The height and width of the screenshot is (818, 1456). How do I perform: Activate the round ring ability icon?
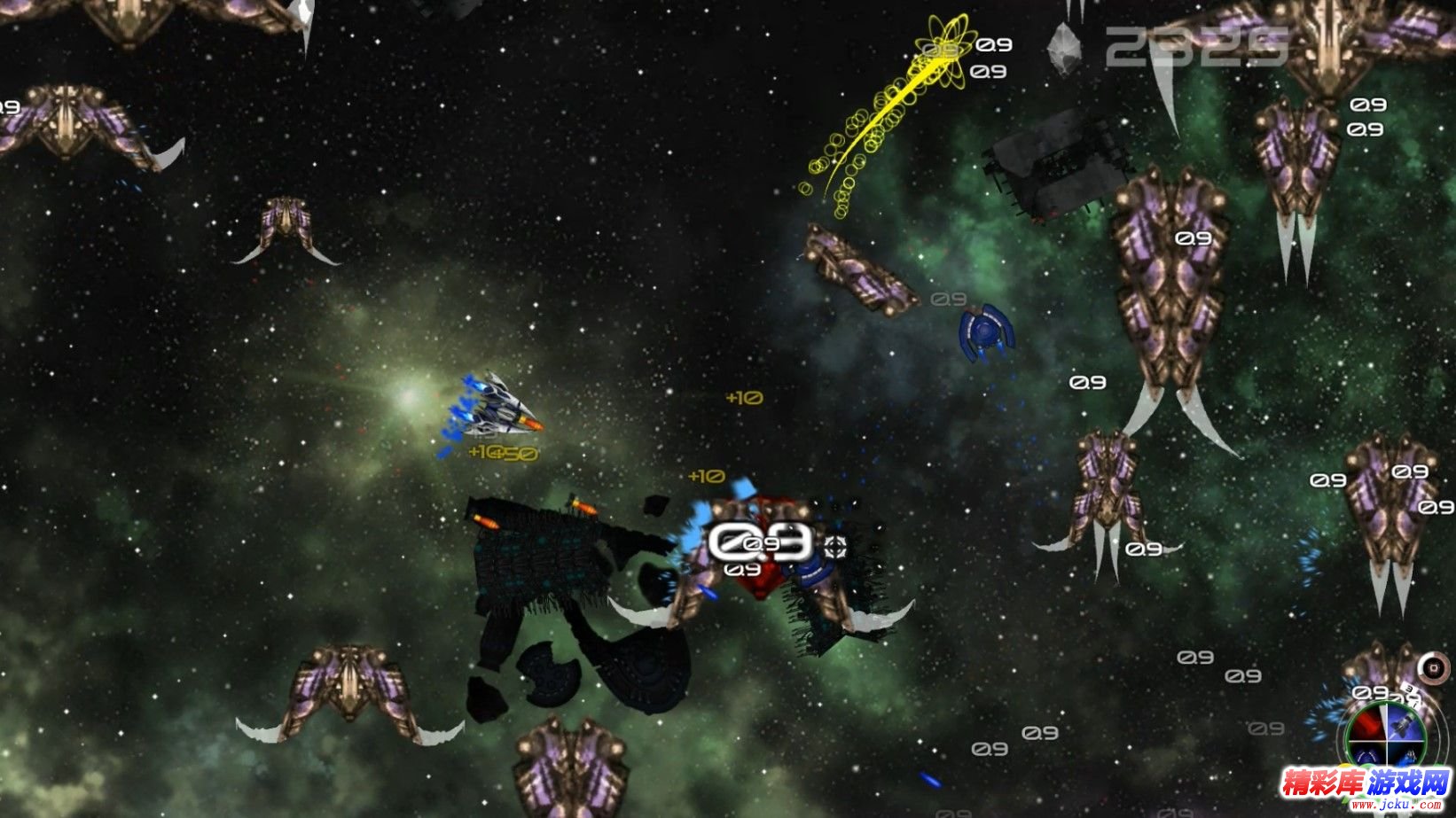(x=1432, y=667)
